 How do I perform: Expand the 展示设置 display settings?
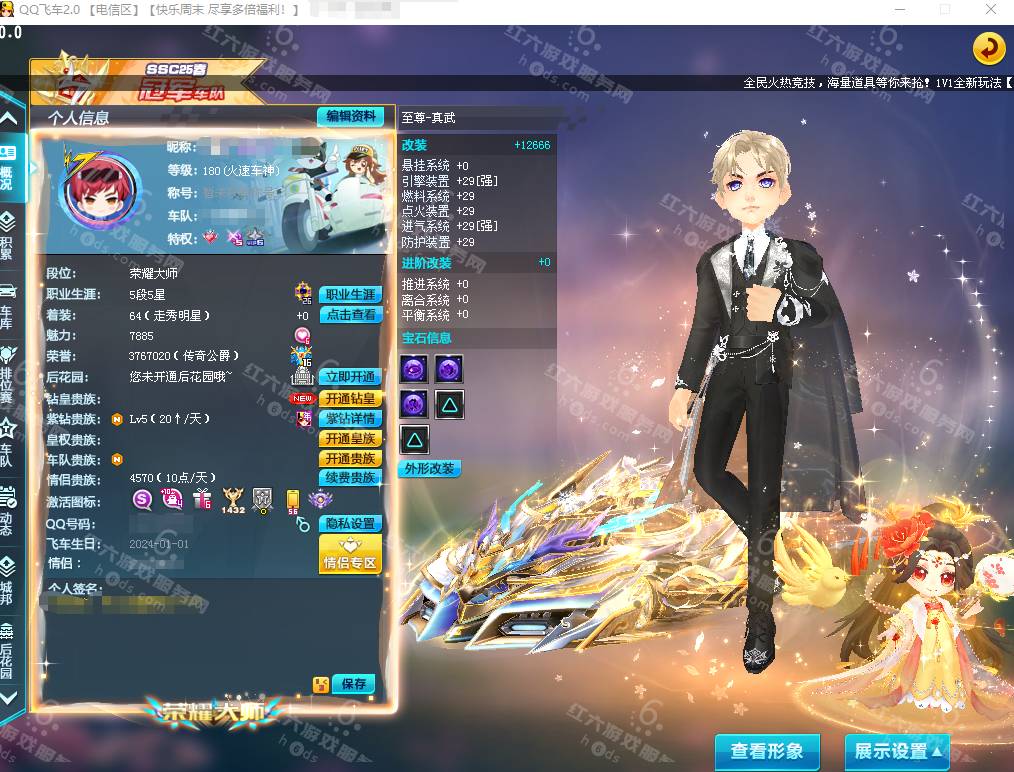pyautogui.click(x=897, y=751)
